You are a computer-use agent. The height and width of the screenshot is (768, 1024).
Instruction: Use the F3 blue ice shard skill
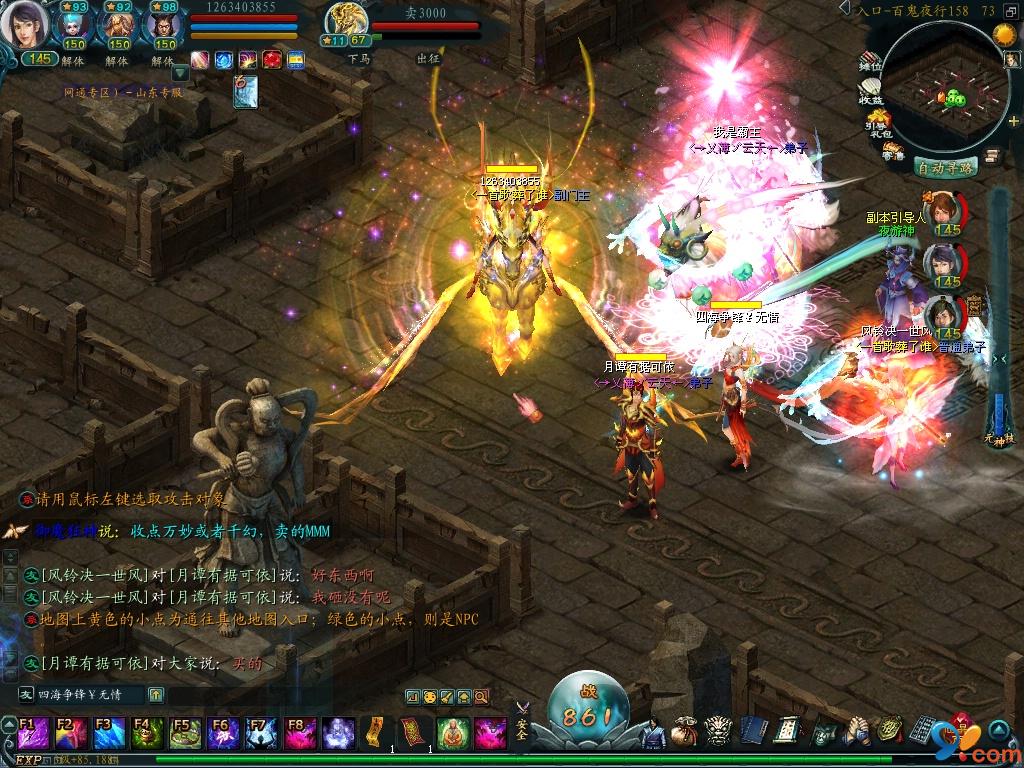coord(108,733)
